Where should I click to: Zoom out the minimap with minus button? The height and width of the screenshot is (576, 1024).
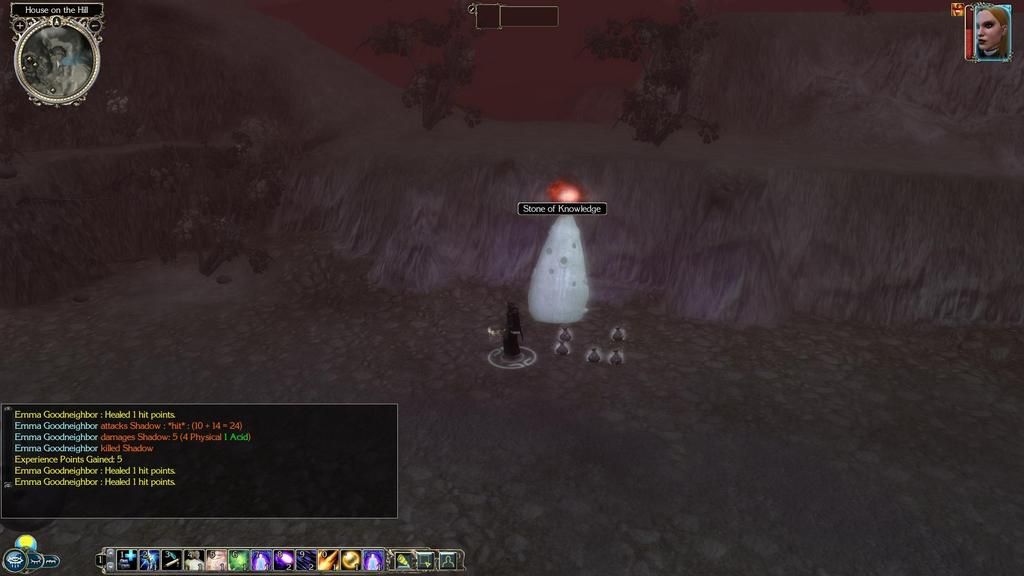pyautogui.click(x=94, y=25)
